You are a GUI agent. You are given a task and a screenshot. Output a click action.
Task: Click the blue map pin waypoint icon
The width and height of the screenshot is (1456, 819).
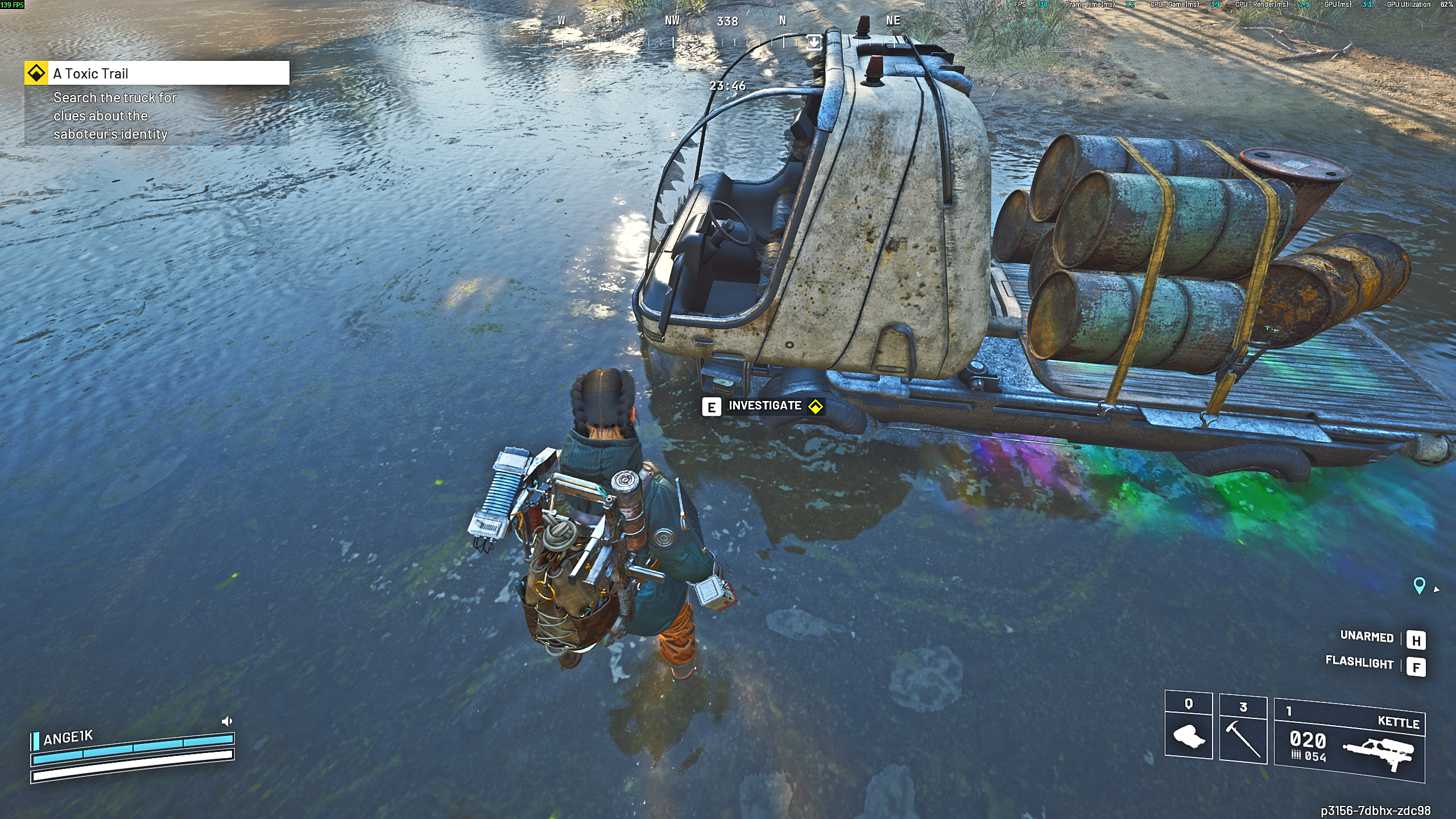tap(1419, 585)
